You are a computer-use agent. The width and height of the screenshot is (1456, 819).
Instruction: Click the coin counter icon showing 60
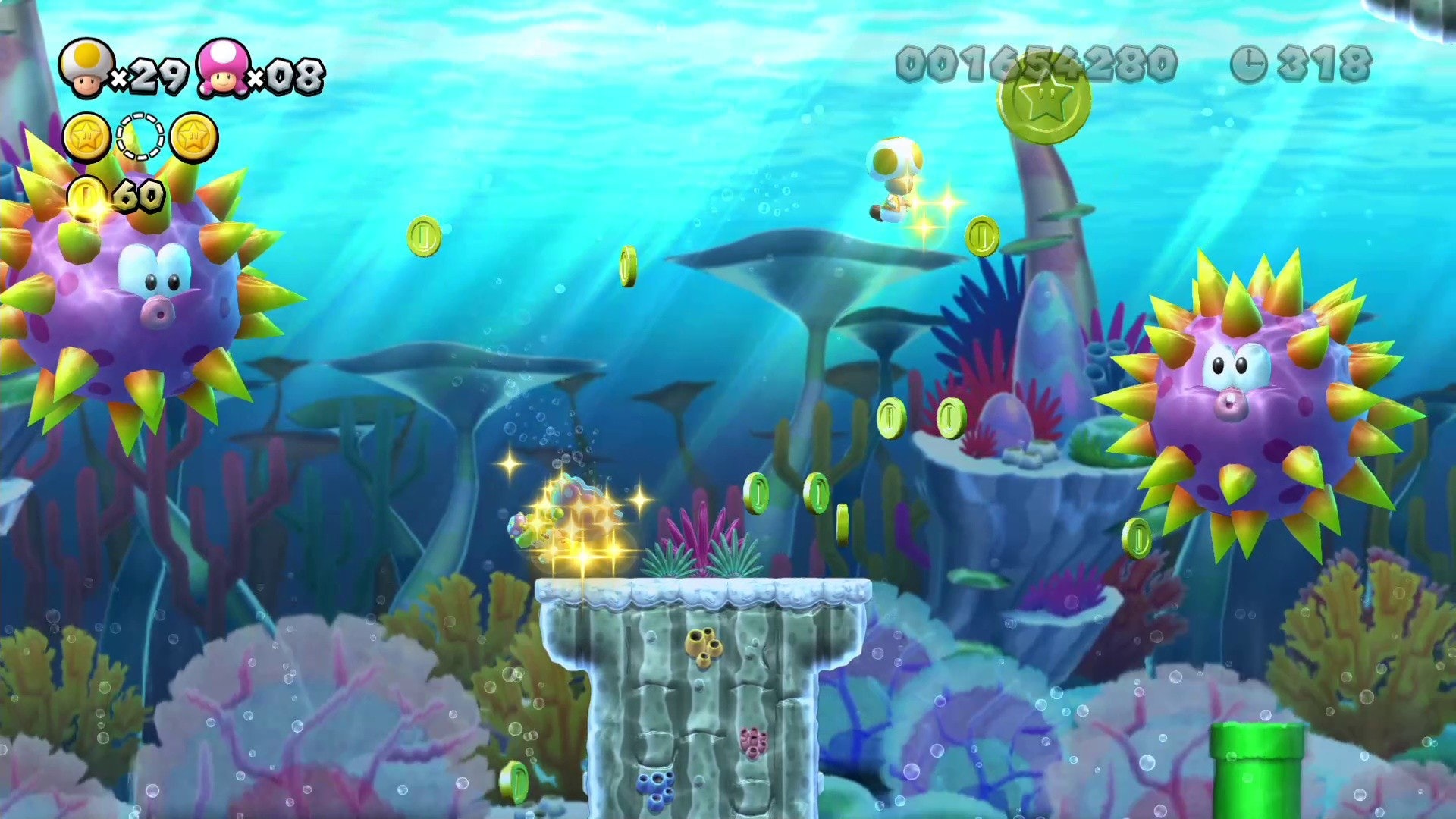click(x=86, y=196)
